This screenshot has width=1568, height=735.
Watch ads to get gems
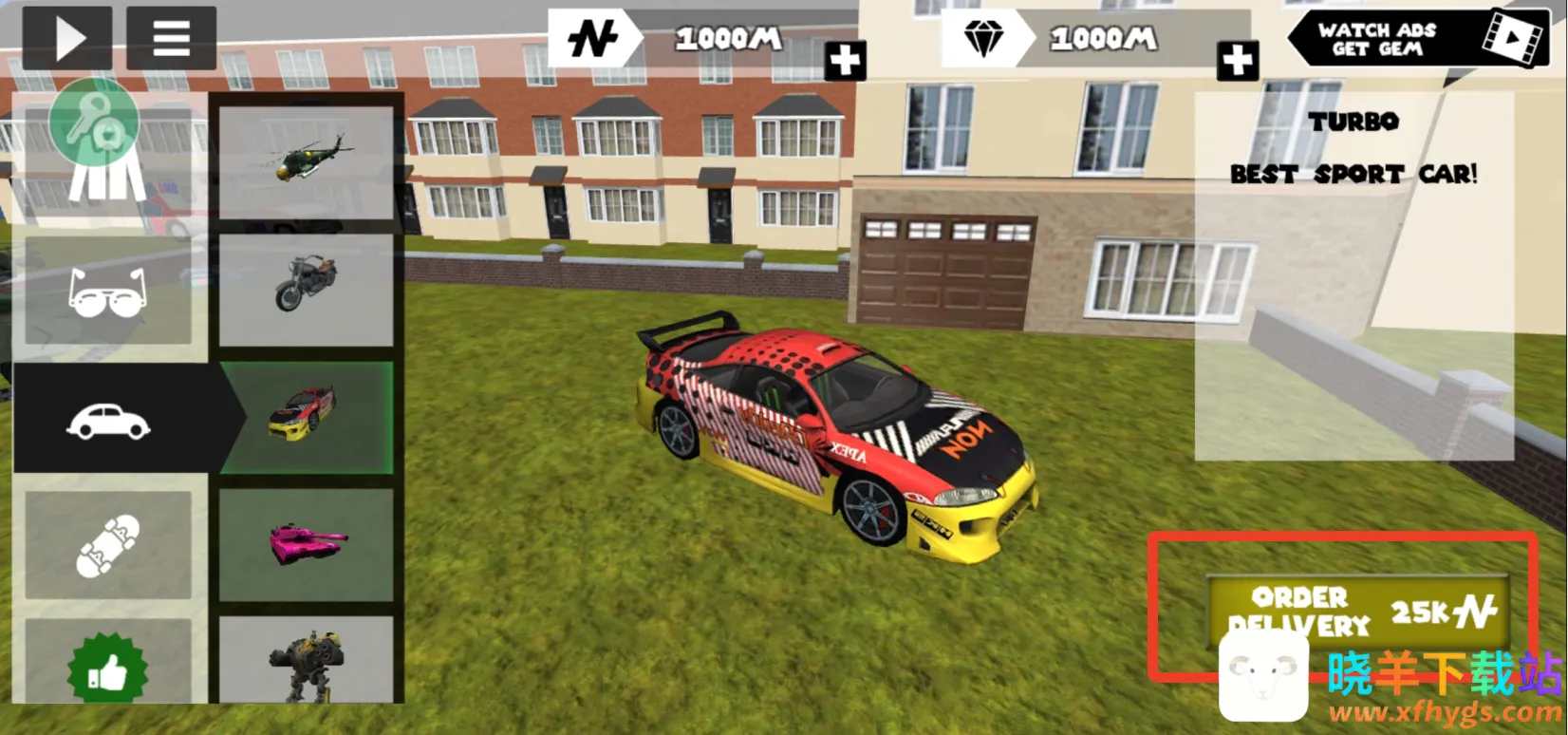tap(1418, 39)
